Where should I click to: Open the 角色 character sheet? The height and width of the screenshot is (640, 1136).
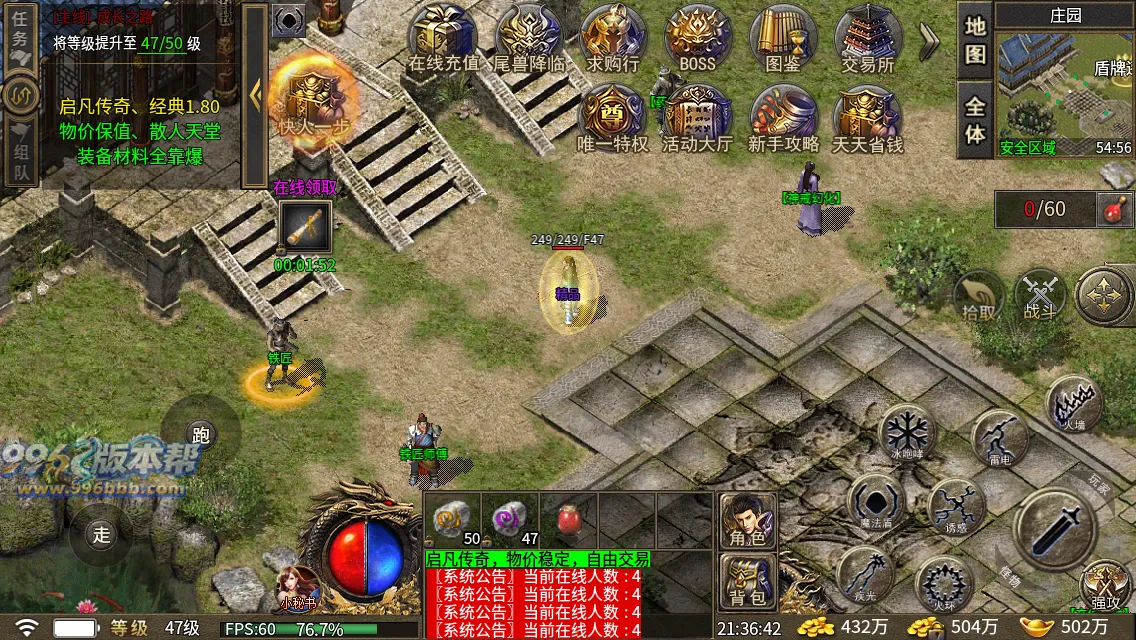coord(747,520)
